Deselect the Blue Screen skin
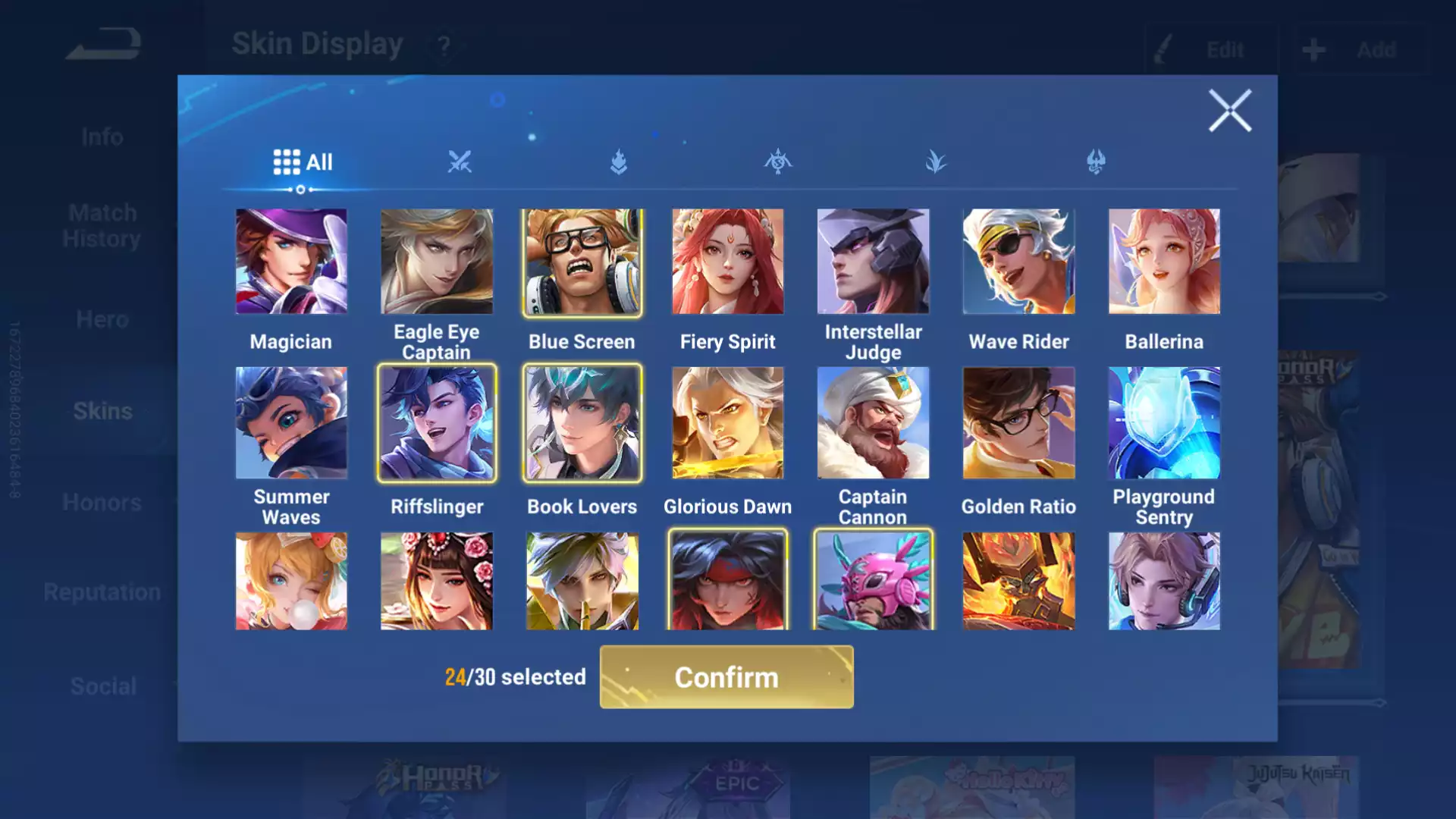The image size is (1456, 819). click(582, 262)
